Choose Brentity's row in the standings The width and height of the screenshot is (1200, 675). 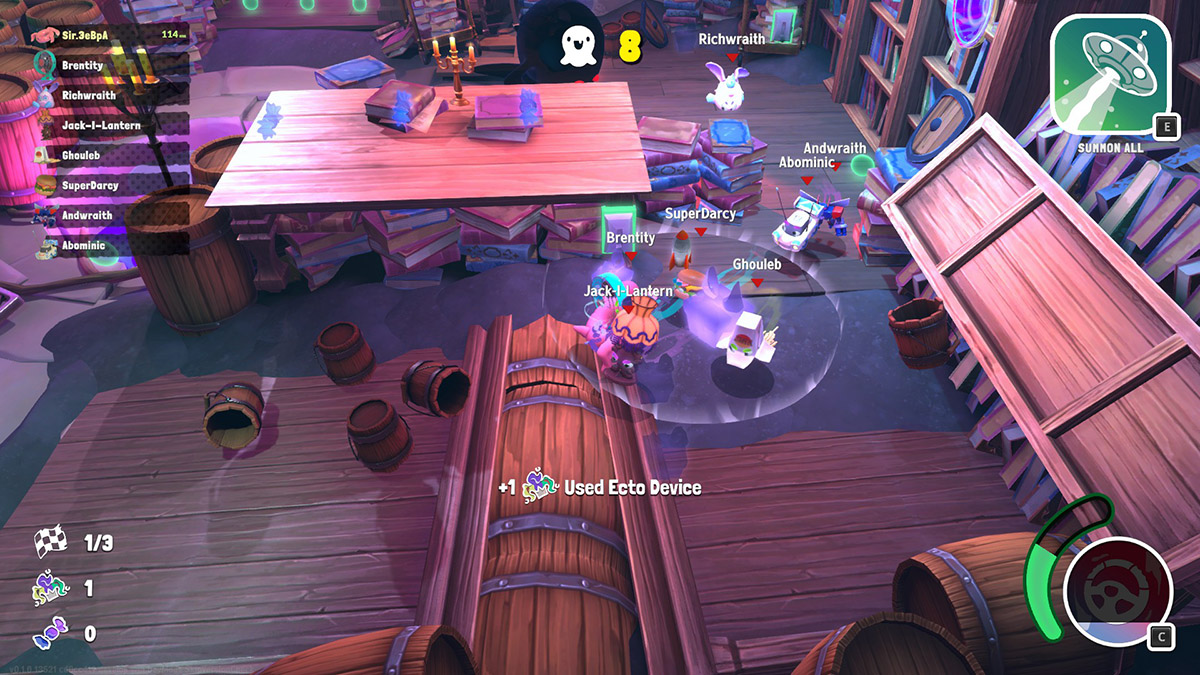coord(110,65)
